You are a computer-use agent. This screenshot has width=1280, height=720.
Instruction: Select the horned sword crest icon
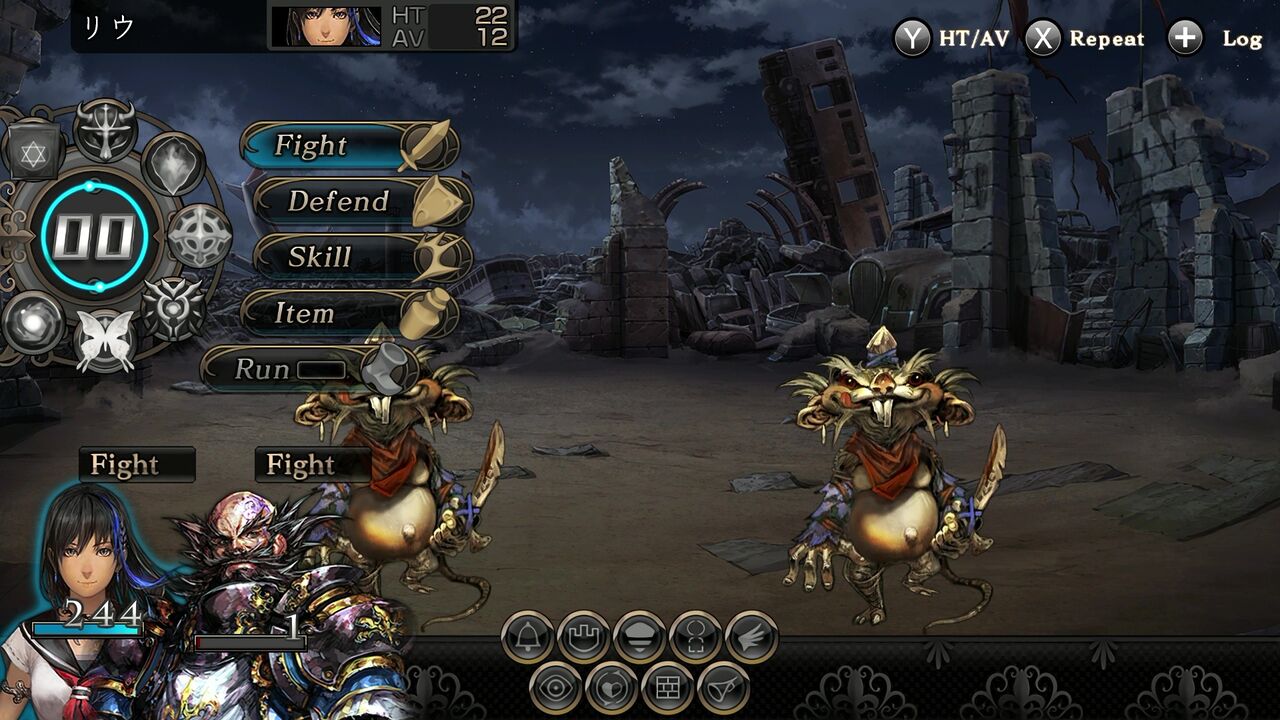(105, 129)
